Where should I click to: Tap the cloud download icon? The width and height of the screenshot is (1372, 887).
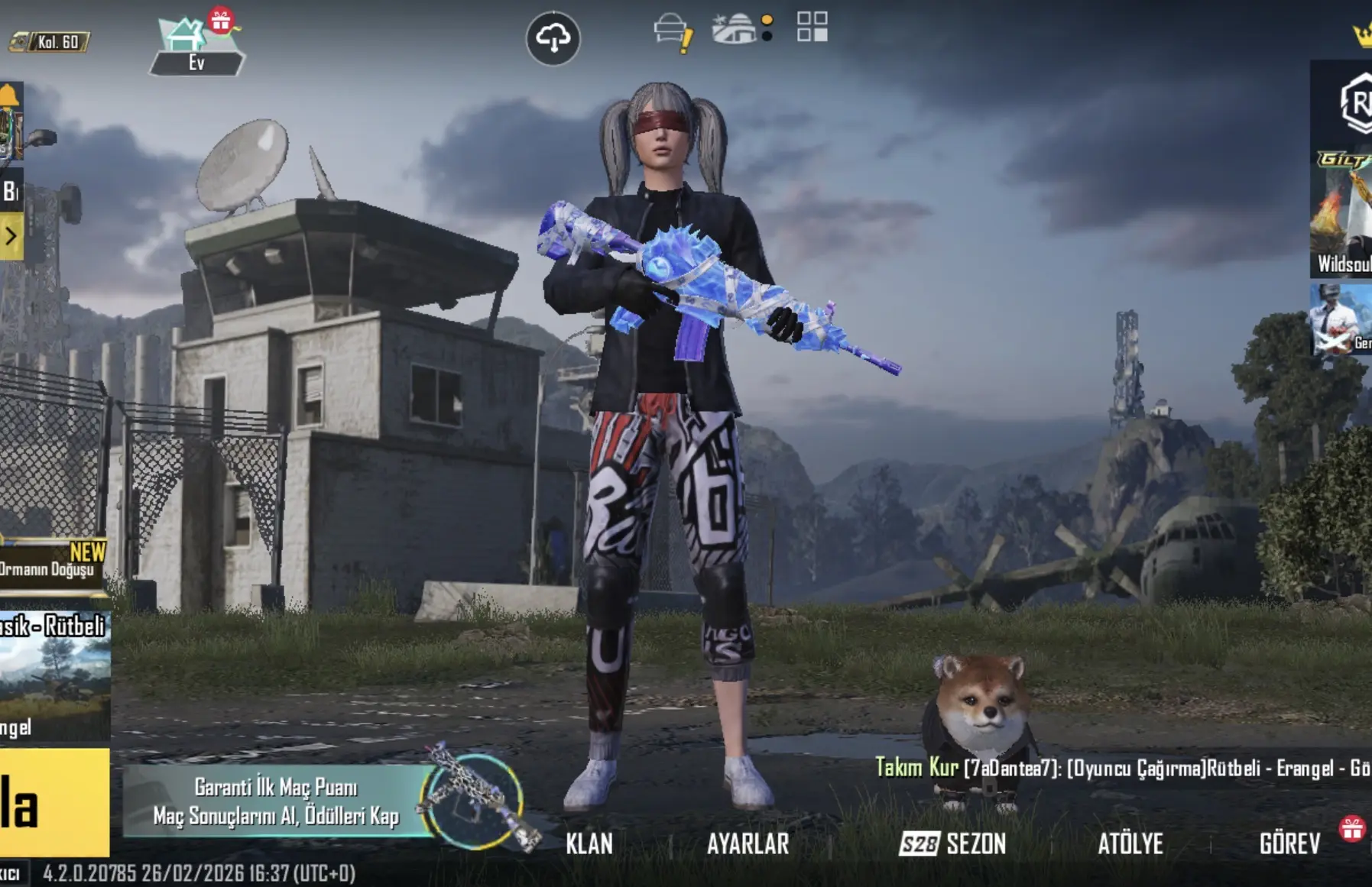point(553,37)
